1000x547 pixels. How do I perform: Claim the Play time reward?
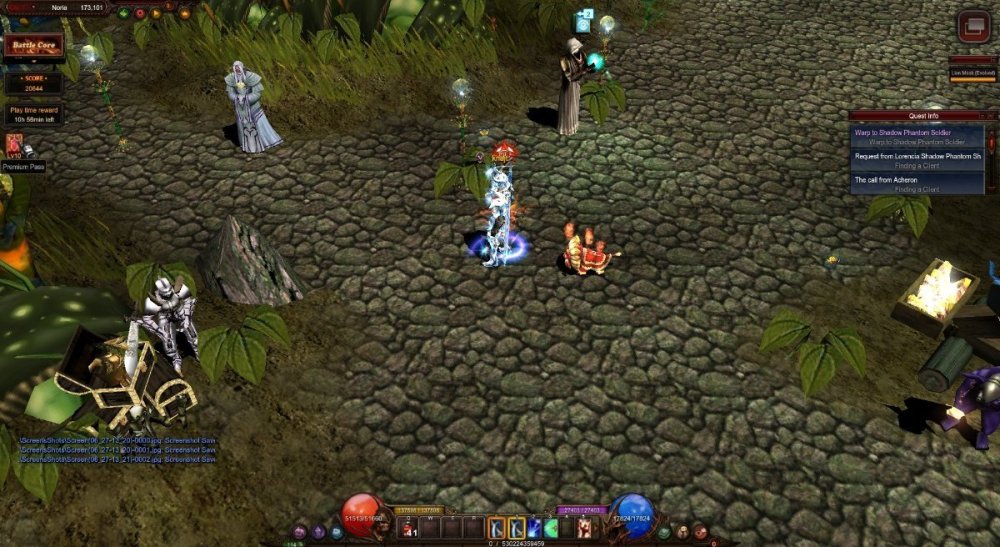click(34, 114)
